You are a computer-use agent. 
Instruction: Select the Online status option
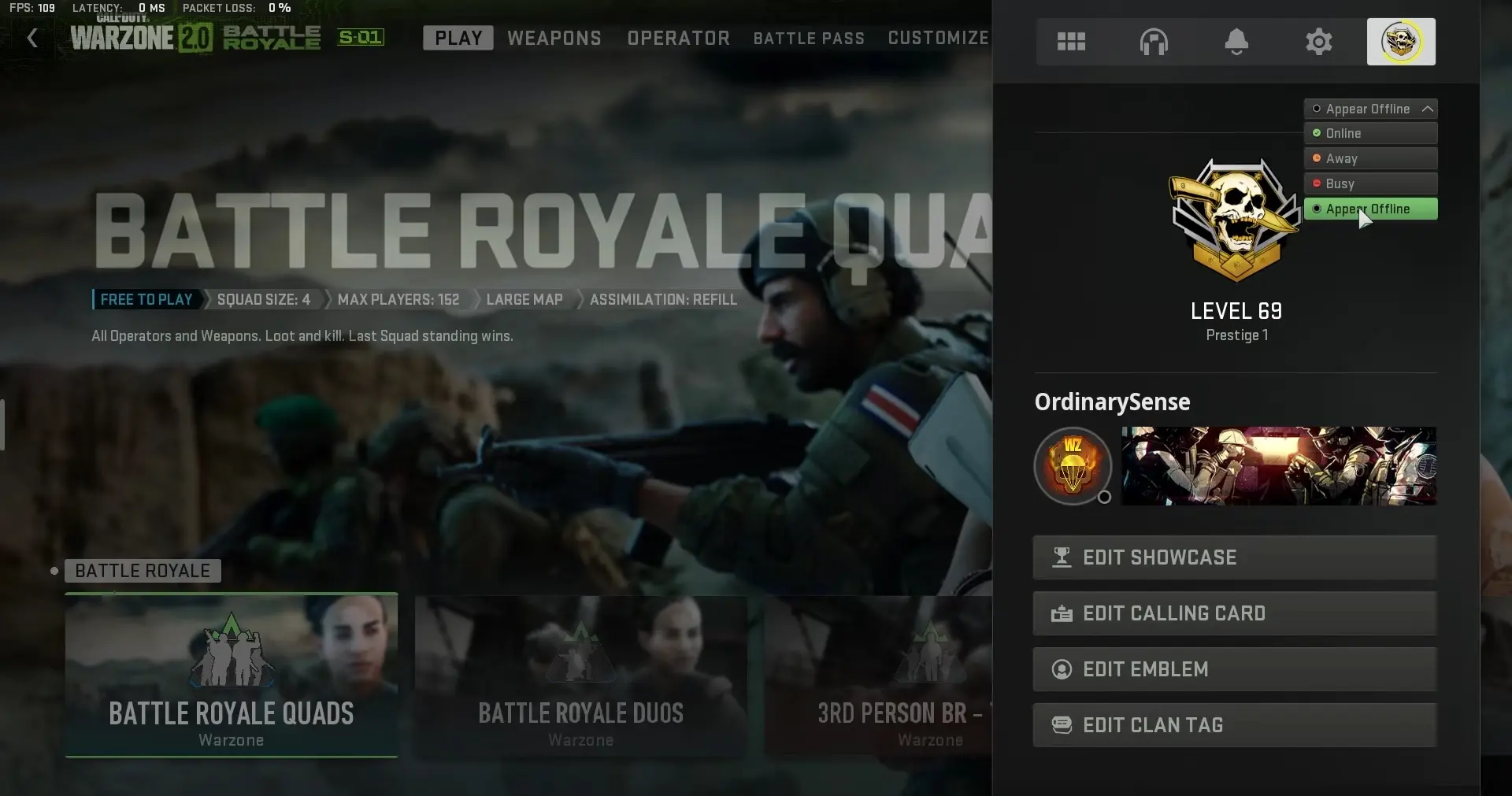pos(1370,133)
